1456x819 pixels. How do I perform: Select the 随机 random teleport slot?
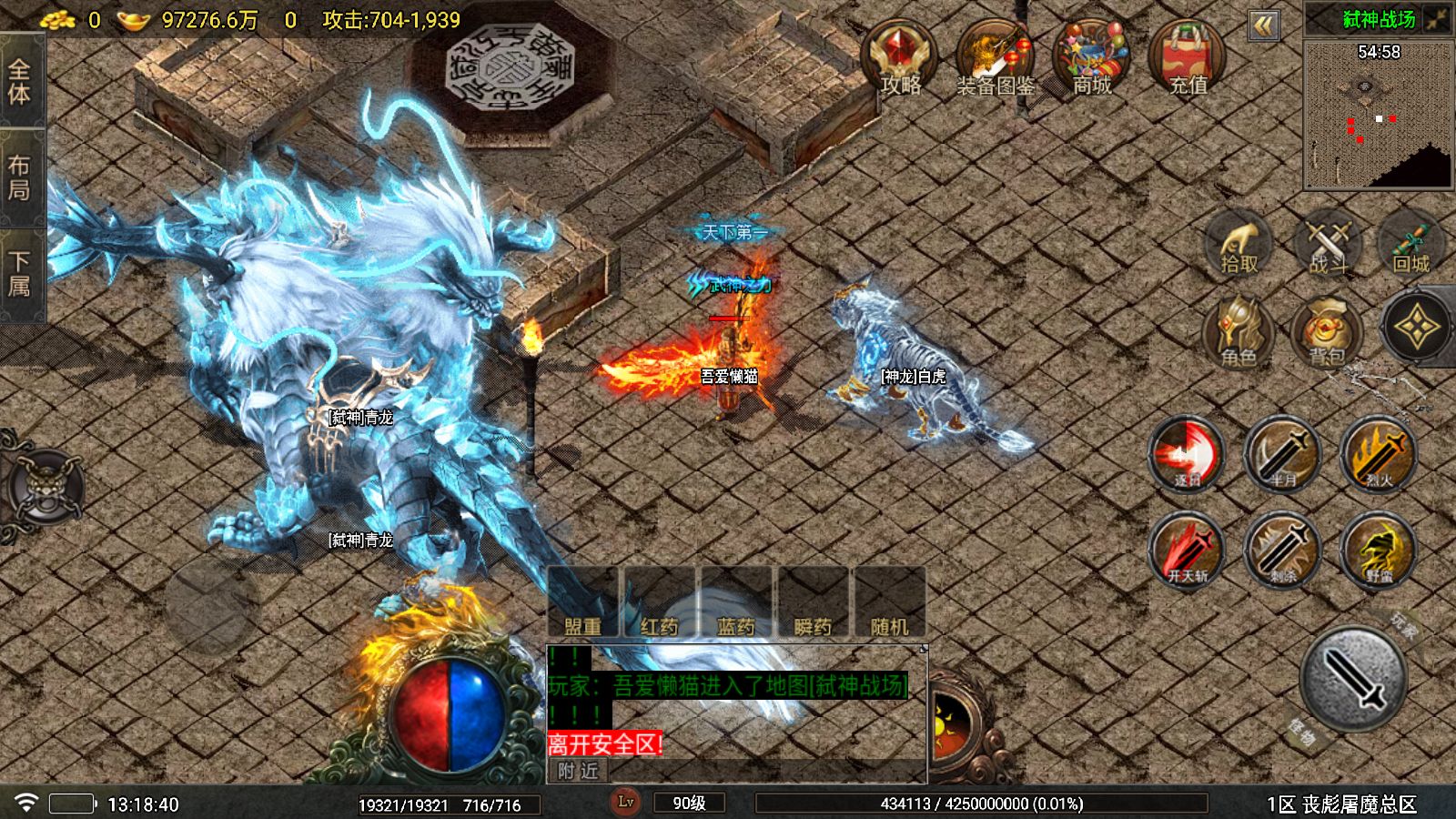pyautogui.click(x=889, y=604)
